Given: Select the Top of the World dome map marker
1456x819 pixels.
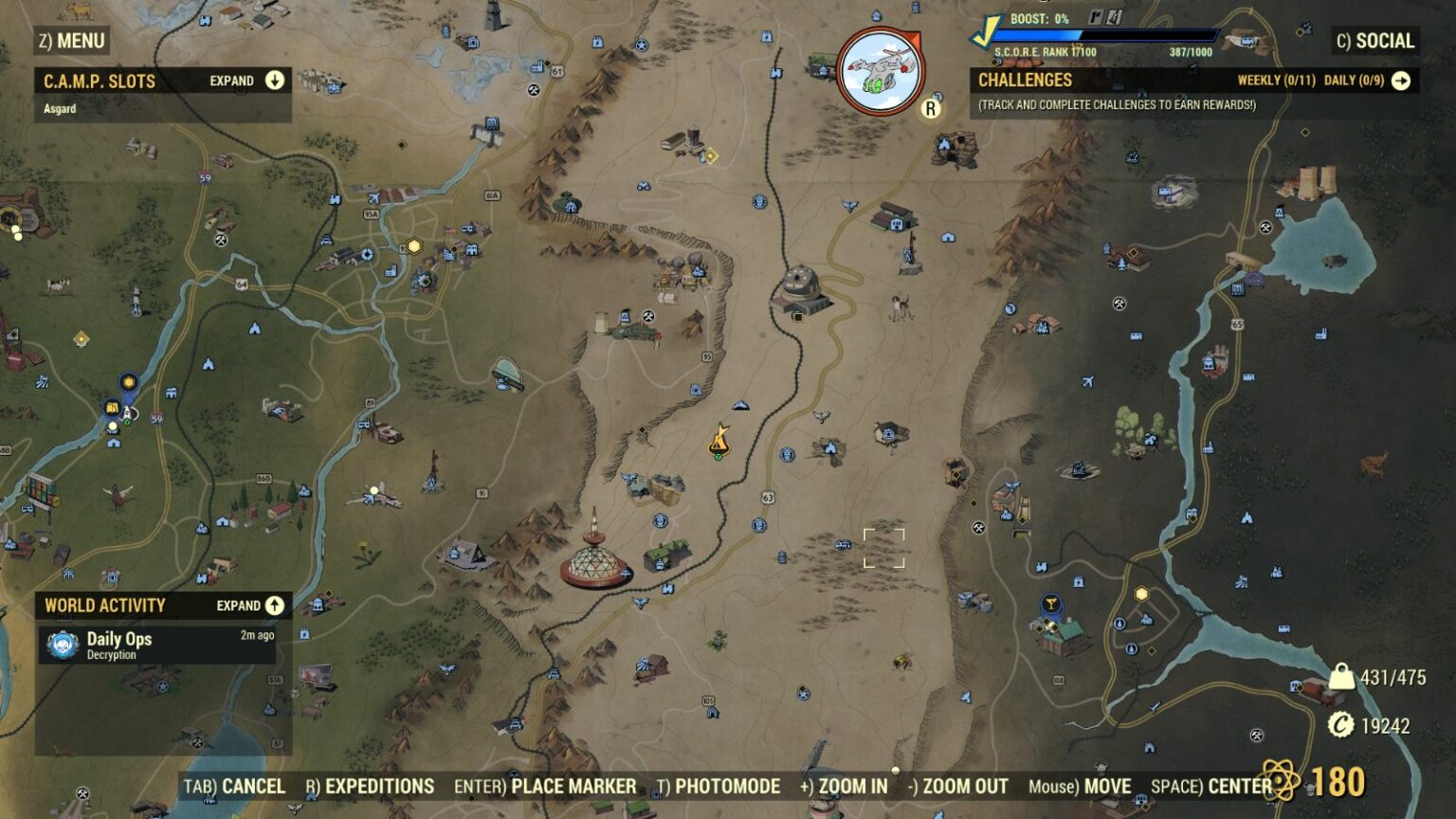Looking at the screenshot, I should pyautogui.click(x=592, y=561).
